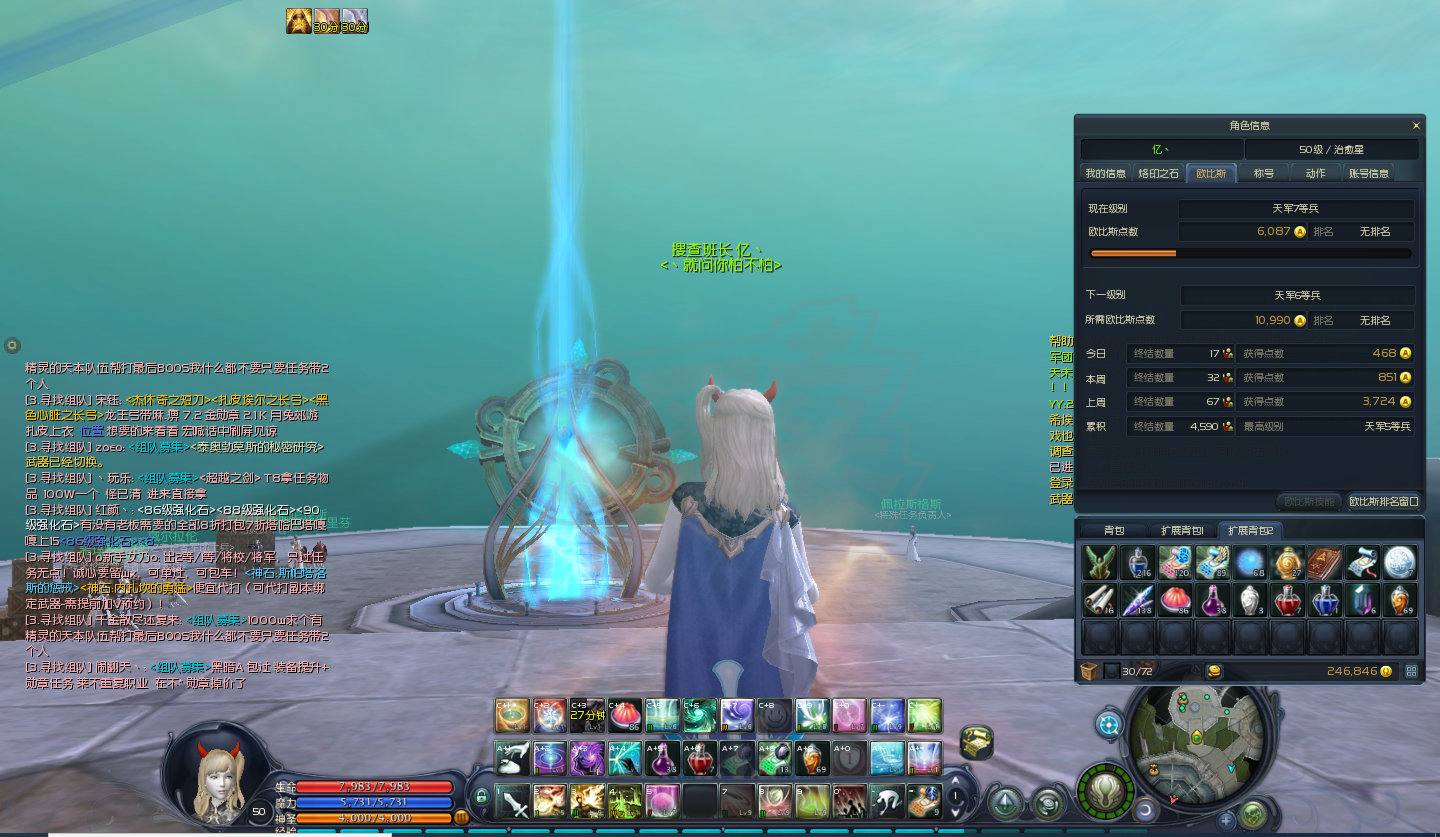Select the 称号 titles tab

pos(1264,173)
